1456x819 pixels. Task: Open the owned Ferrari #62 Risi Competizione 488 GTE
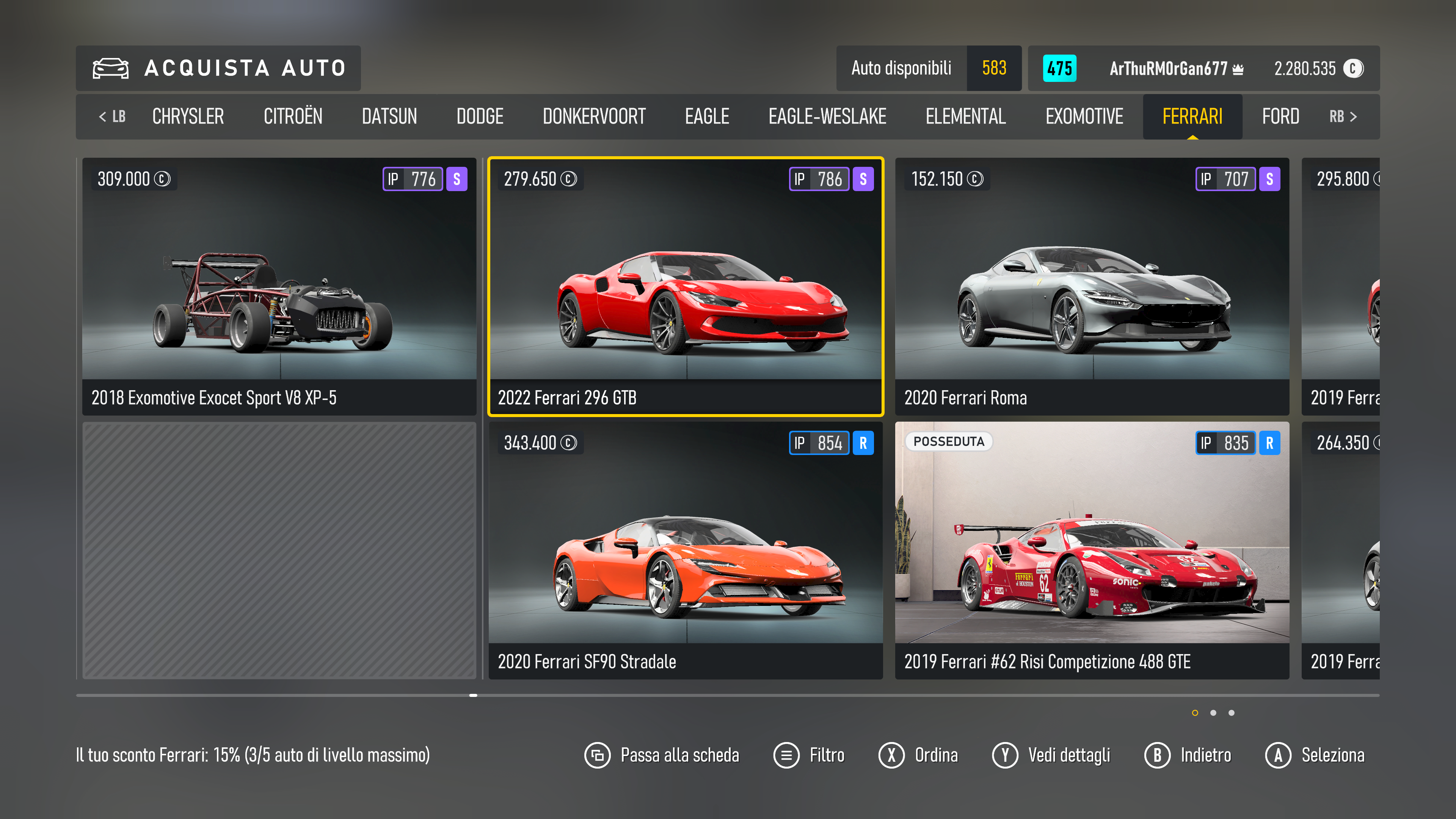(1092, 550)
